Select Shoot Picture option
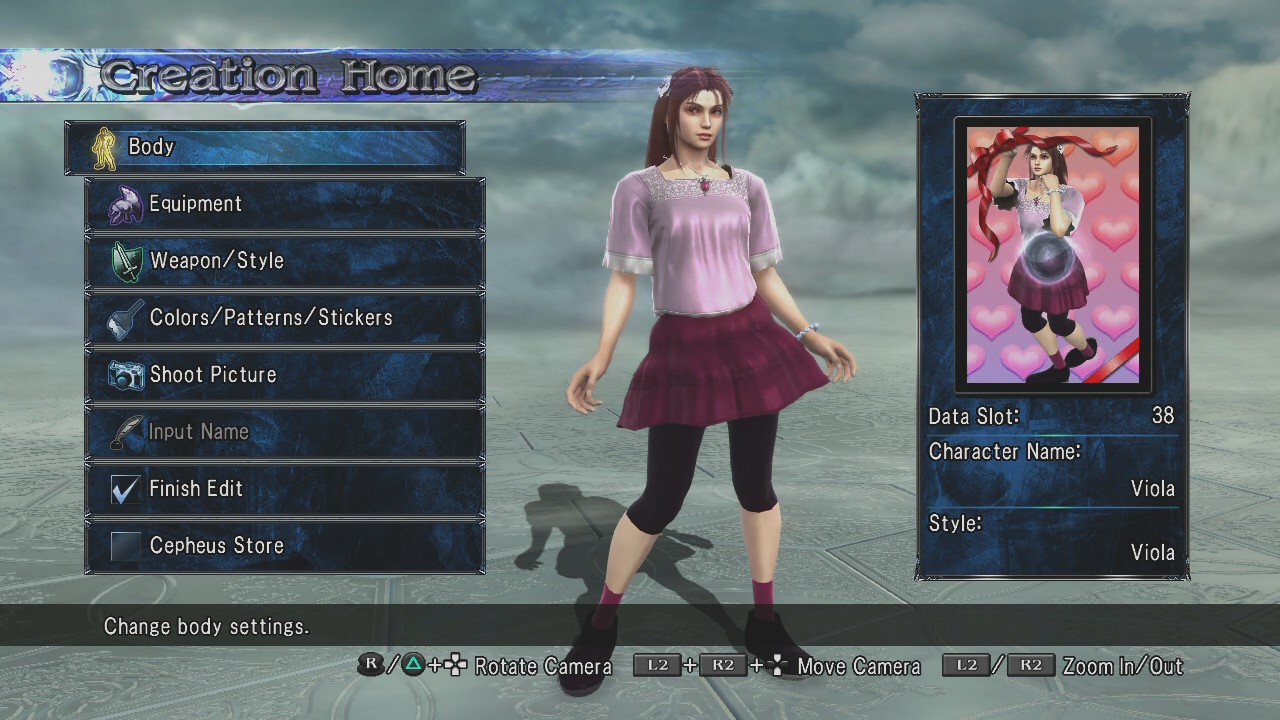The image size is (1280, 720). point(285,375)
